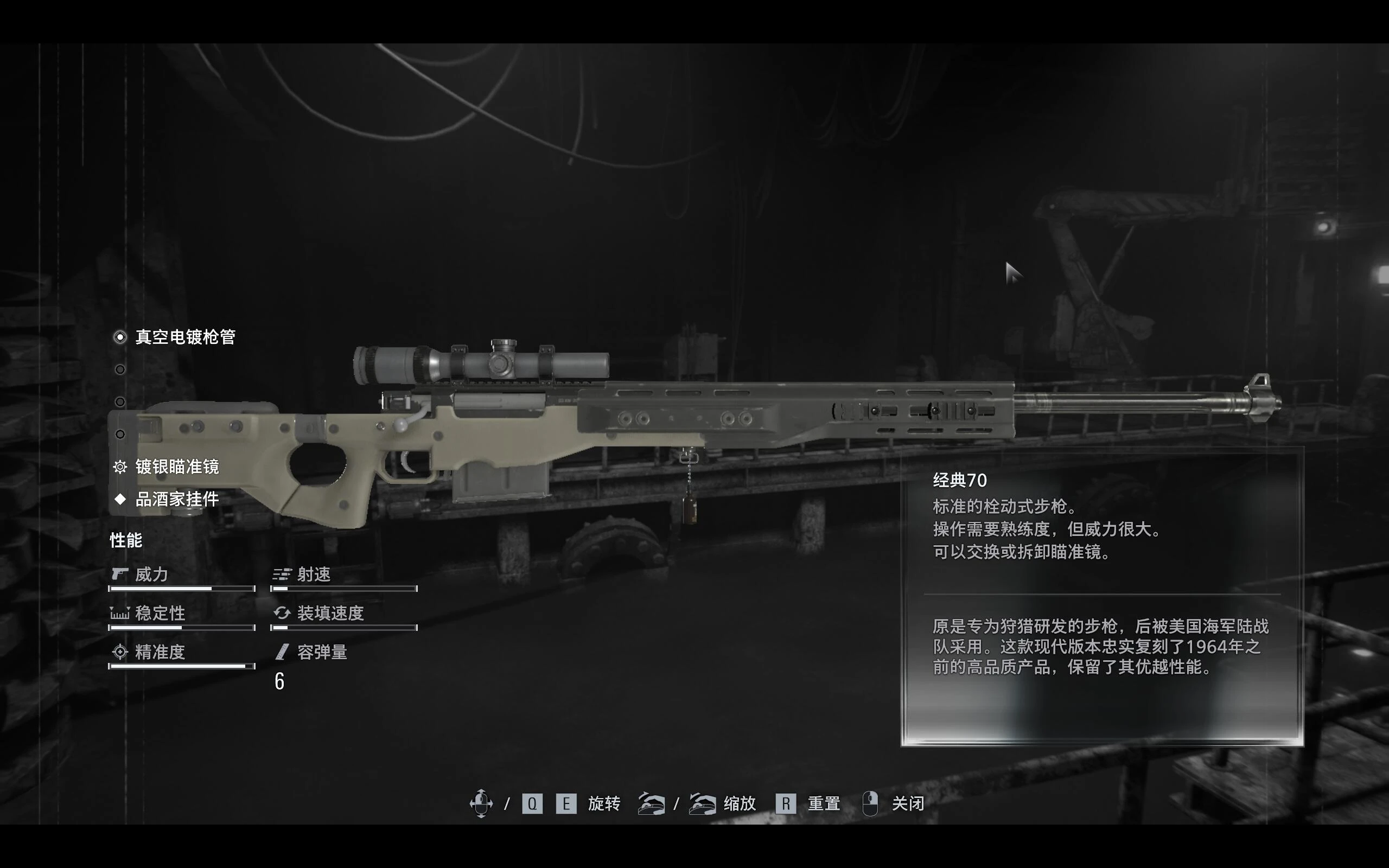Click the mouse pan icon at bottom left

click(482, 803)
